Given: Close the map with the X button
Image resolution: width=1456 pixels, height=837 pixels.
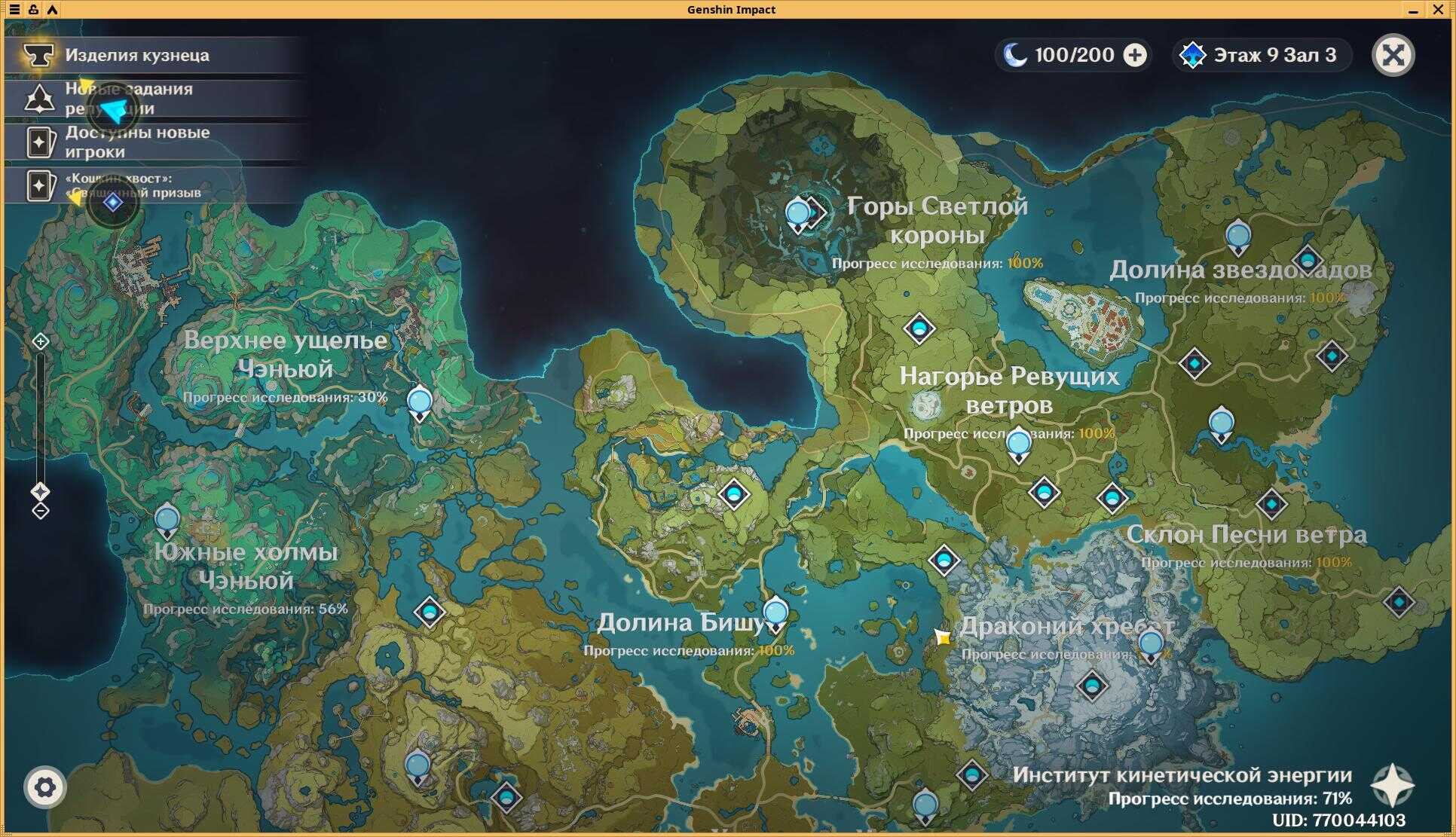Looking at the screenshot, I should point(1393,55).
